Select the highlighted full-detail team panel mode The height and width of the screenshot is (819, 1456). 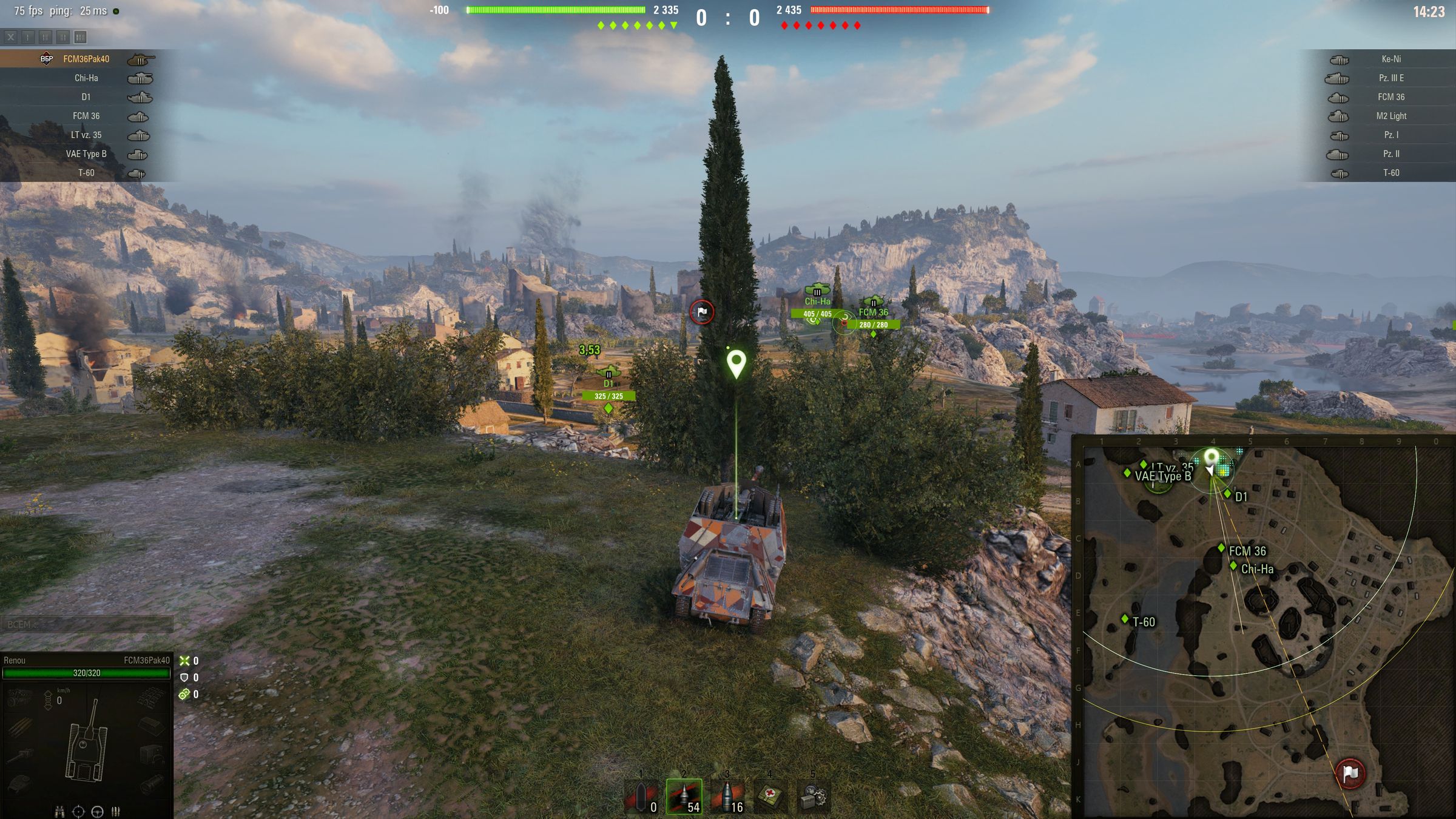80,38
